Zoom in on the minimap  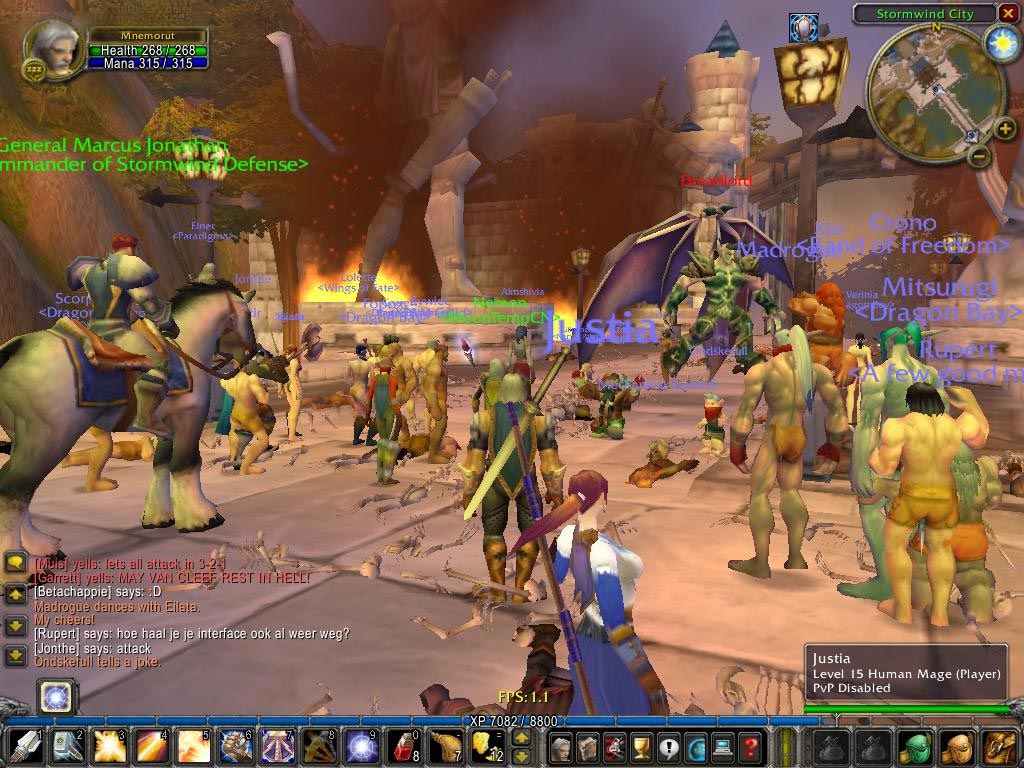tap(1003, 128)
